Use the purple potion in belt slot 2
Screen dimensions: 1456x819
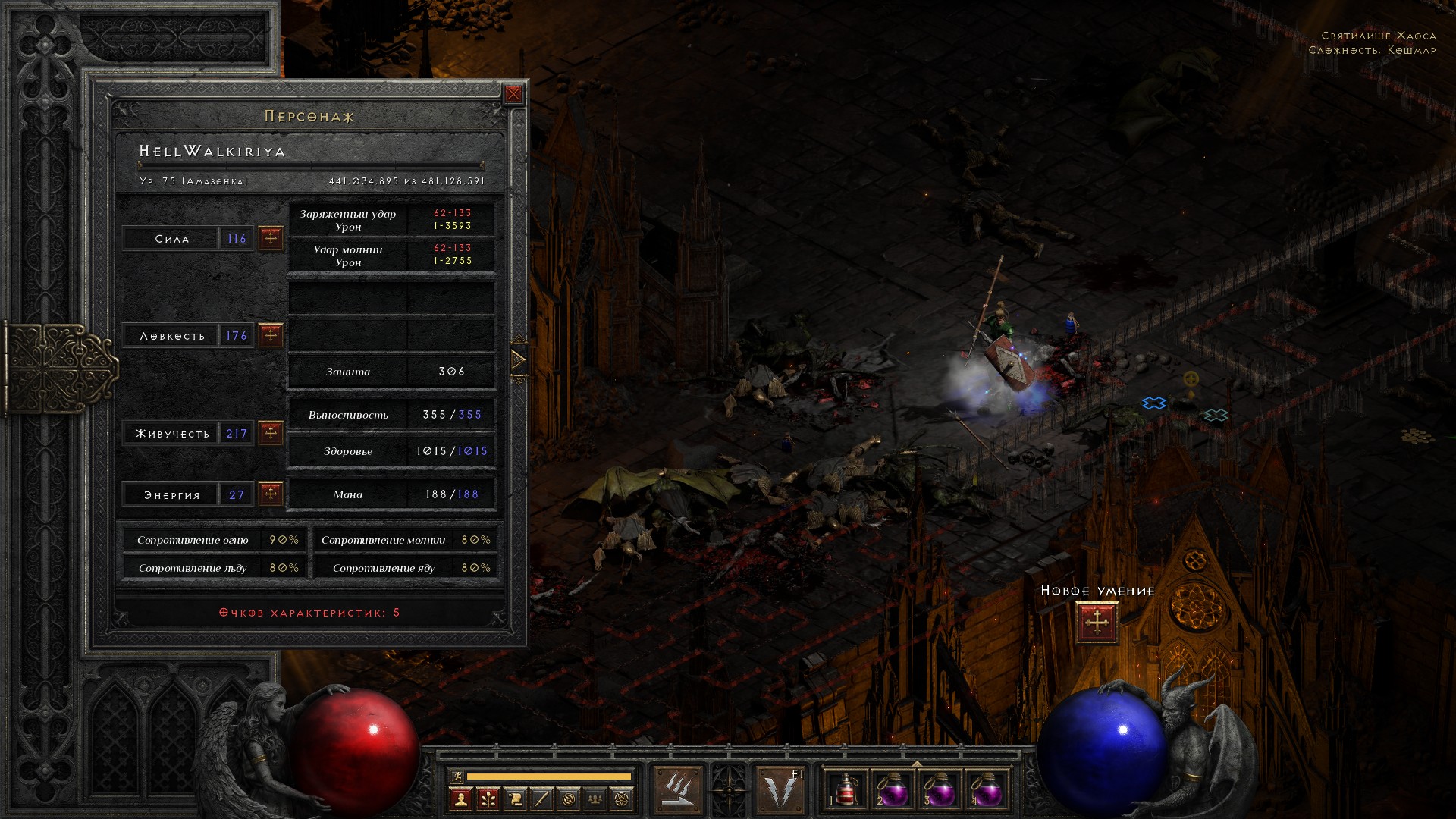pos(892,789)
